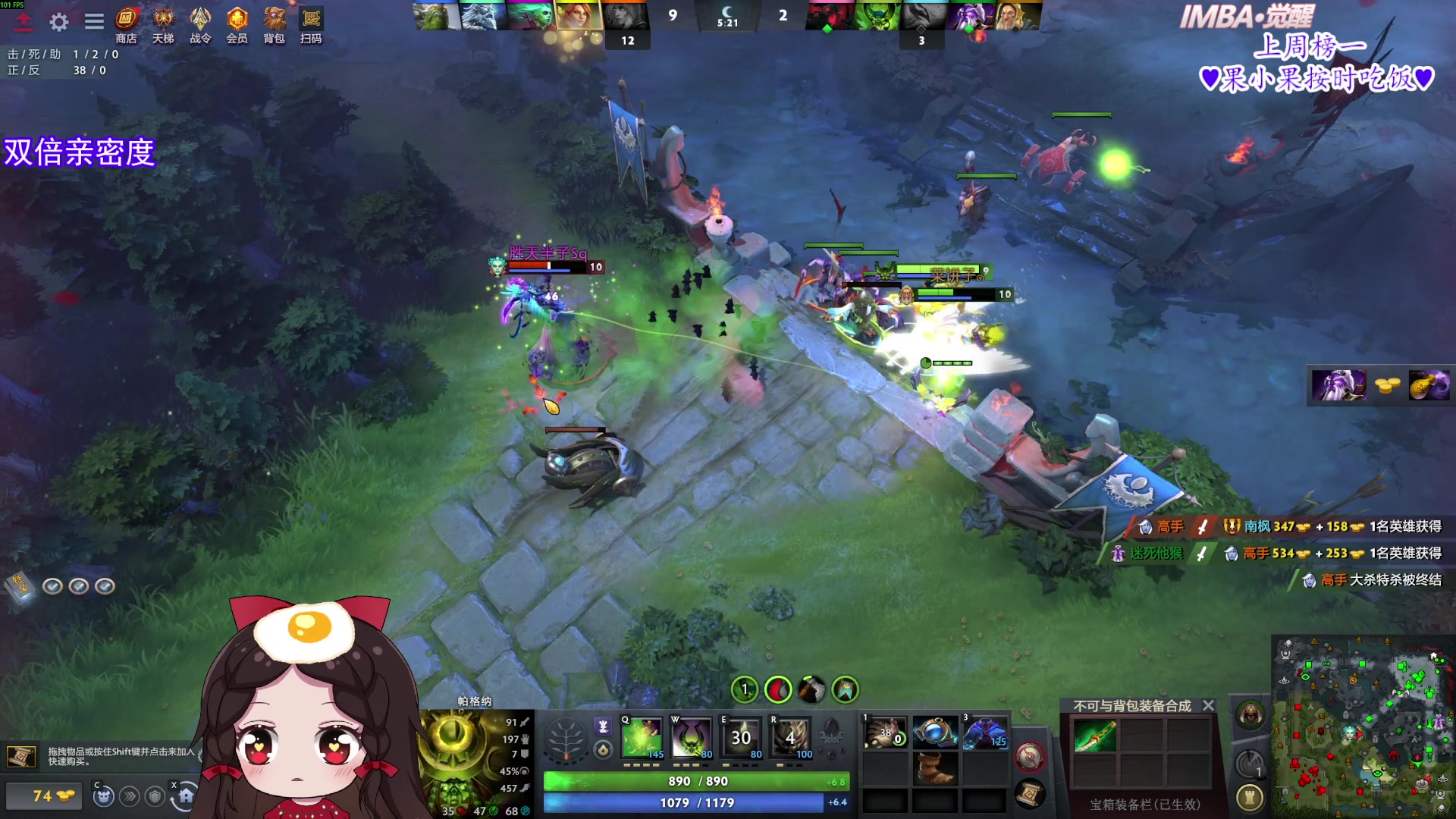This screenshot has height=819, width=1456.
Task: Open the hero talent tree
Action: click(x=566, y=738)
